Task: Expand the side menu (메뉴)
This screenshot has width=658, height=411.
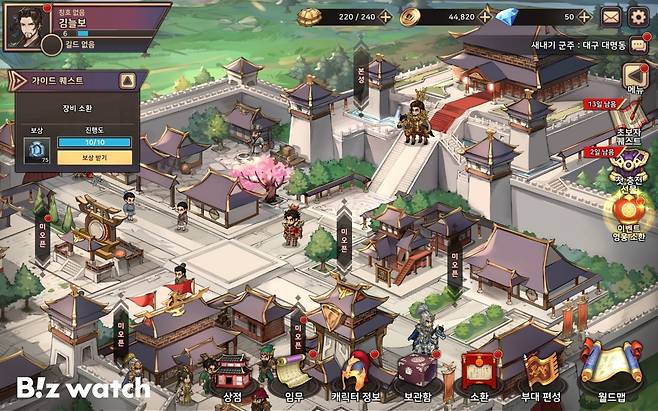Action: (635, 77)
